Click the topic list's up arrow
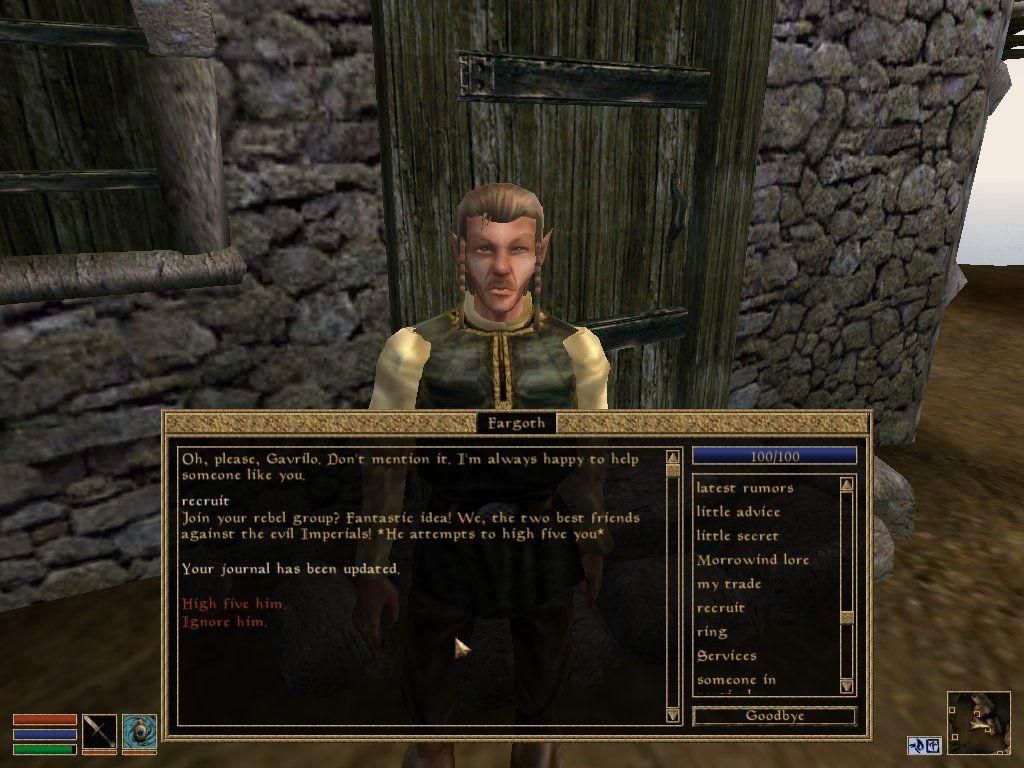Image resolution: width=1024 pixels, height=768 pixels. coord(847,485)
